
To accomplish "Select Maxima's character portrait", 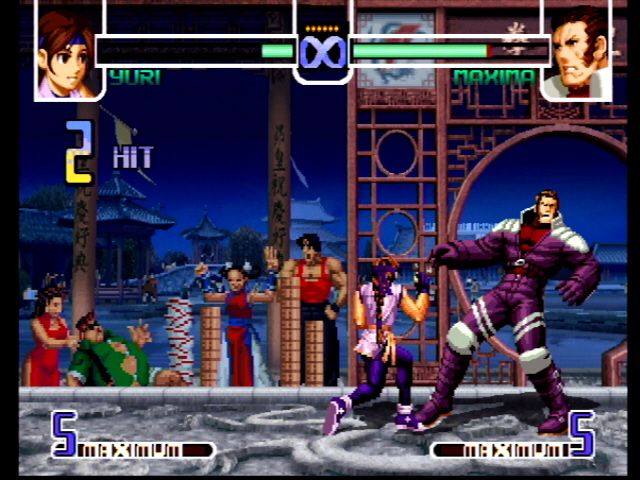I will [x=578, y=52].
